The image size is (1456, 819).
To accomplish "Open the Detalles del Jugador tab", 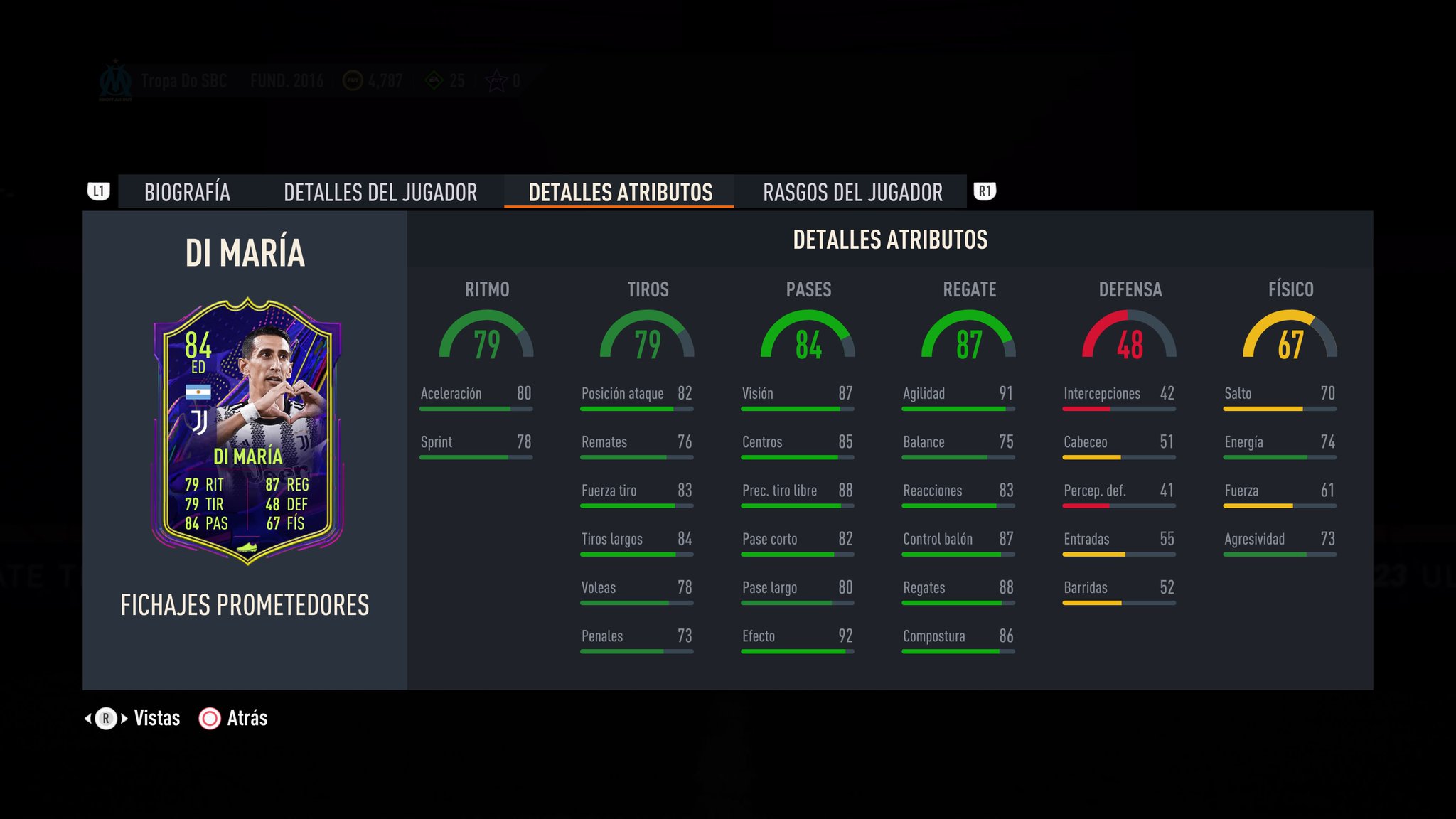I will [381, 191].
